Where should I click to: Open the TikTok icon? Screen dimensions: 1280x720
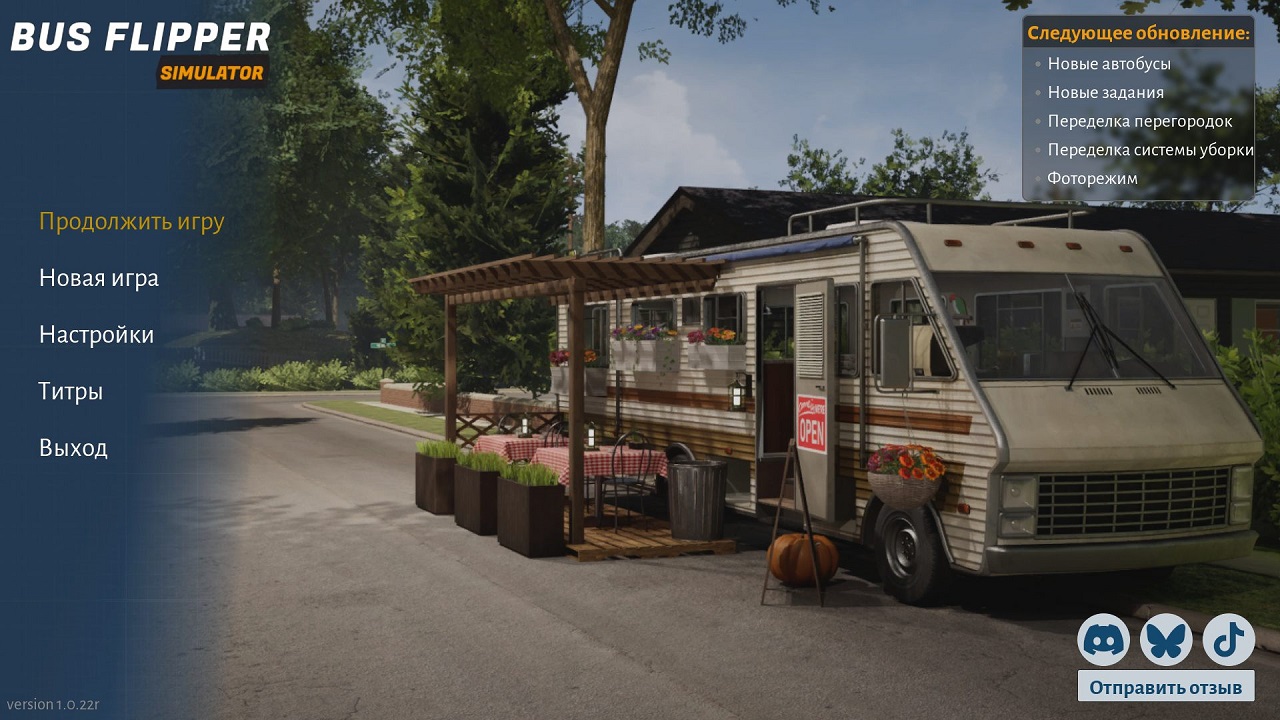coord(1229,641)
